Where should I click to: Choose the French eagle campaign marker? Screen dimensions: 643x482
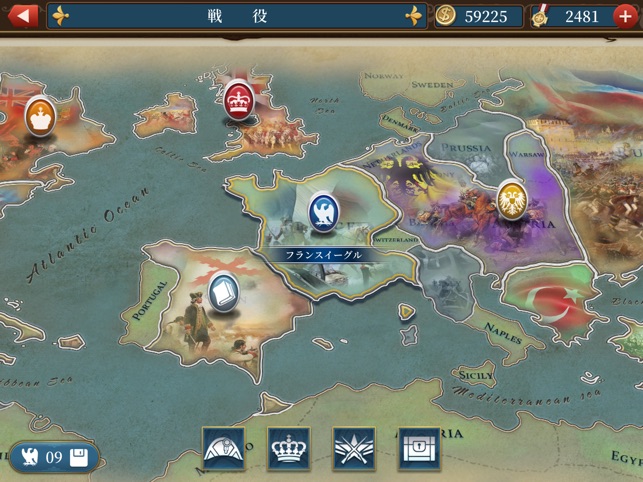point(323,211)
